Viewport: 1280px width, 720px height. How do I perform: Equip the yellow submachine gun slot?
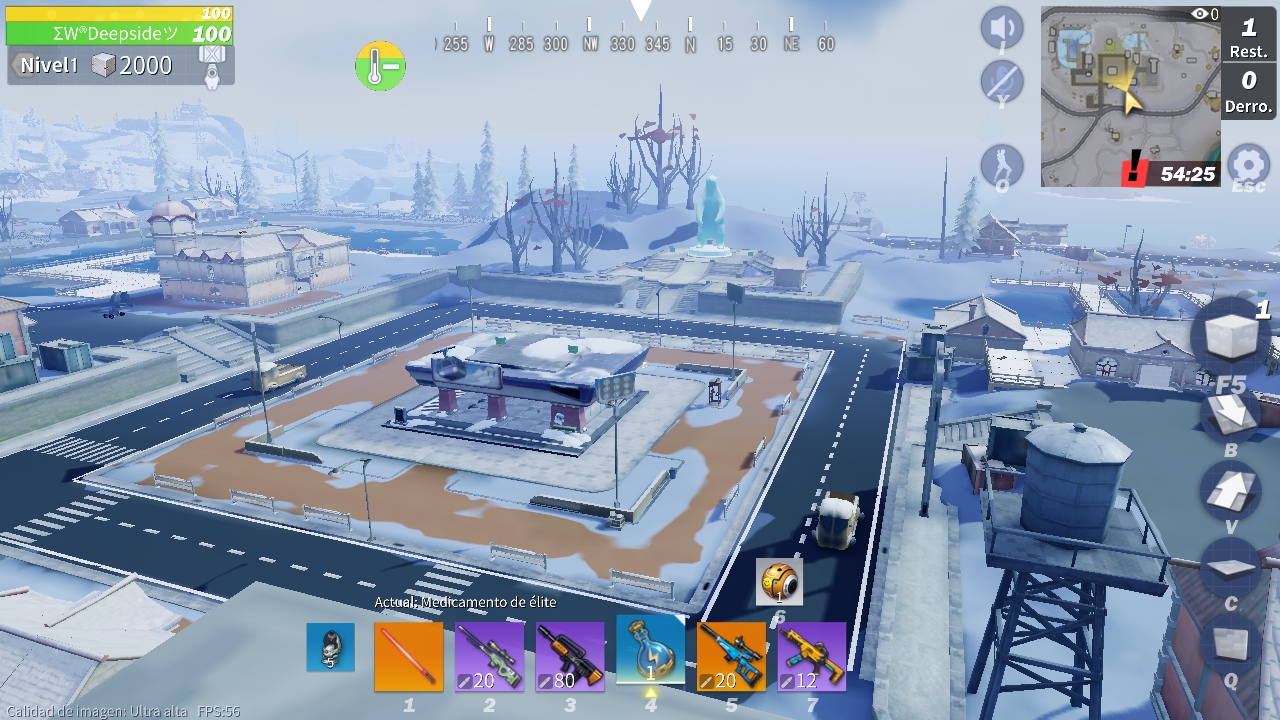pos(812,656)
